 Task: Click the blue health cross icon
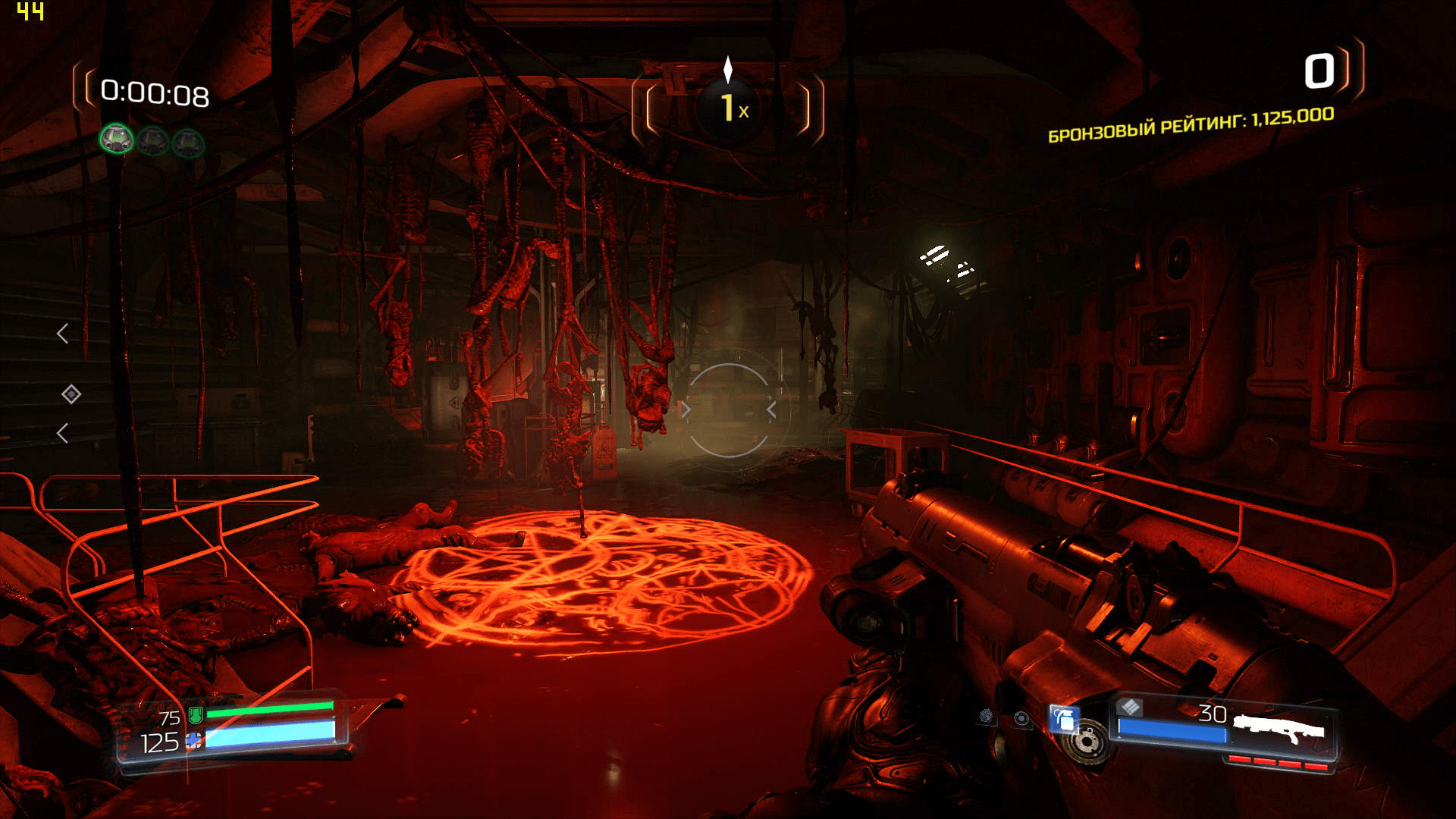(194, 741)
